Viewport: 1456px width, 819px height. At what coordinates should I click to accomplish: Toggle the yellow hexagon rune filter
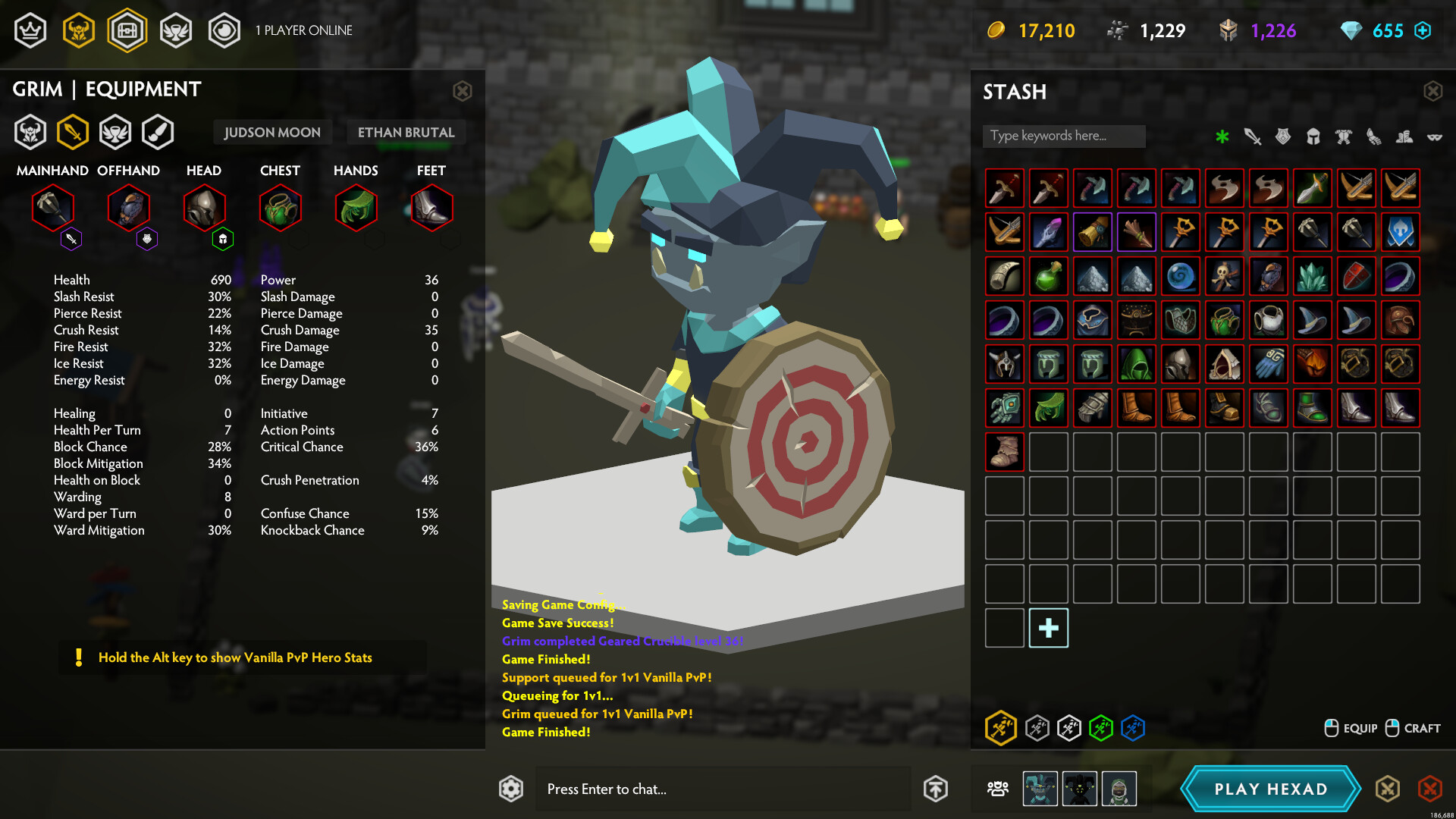coord(1001,729)
